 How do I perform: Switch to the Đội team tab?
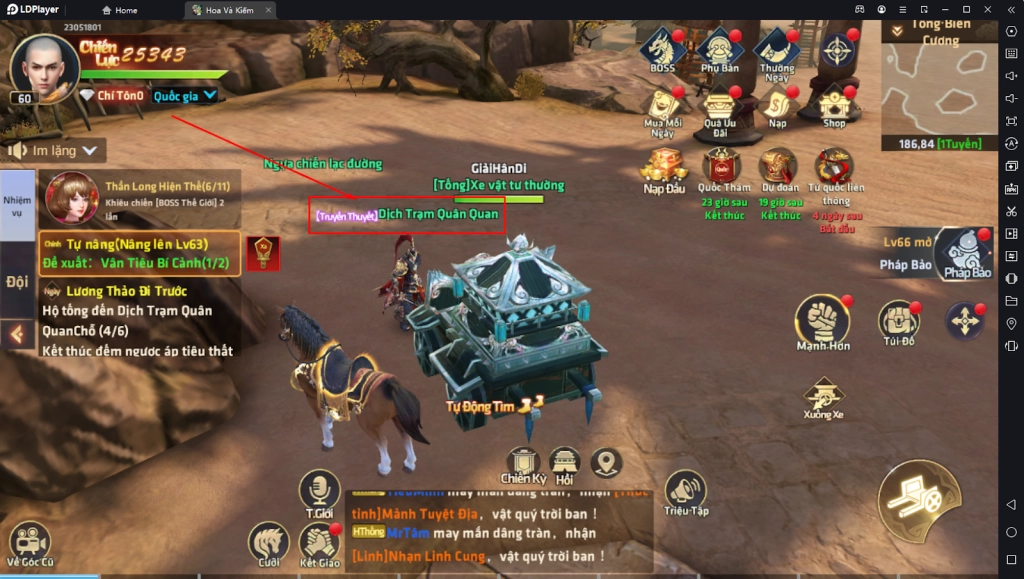pyautogui.click(x=17, y=281)
